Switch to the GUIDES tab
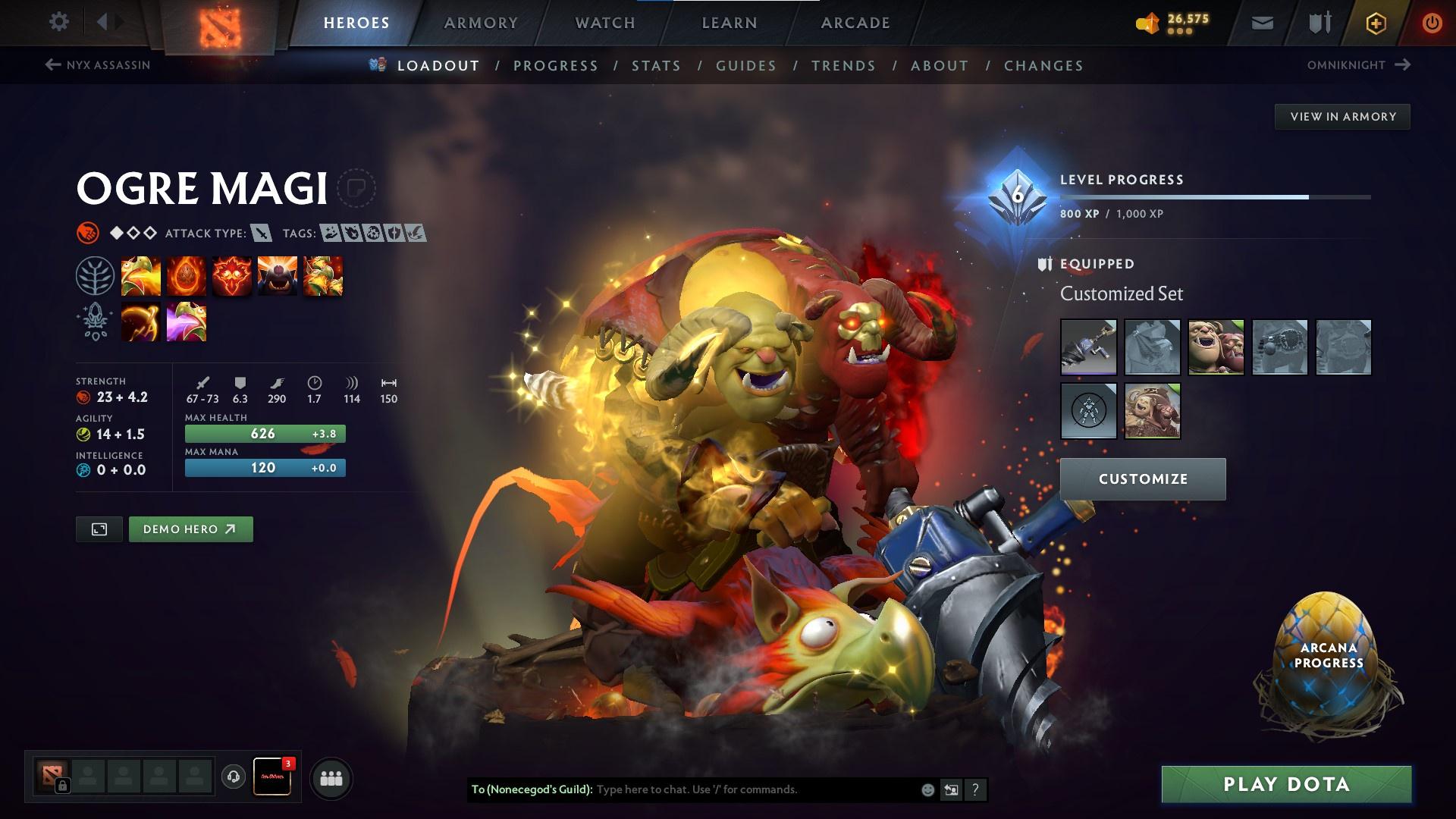 745,66
